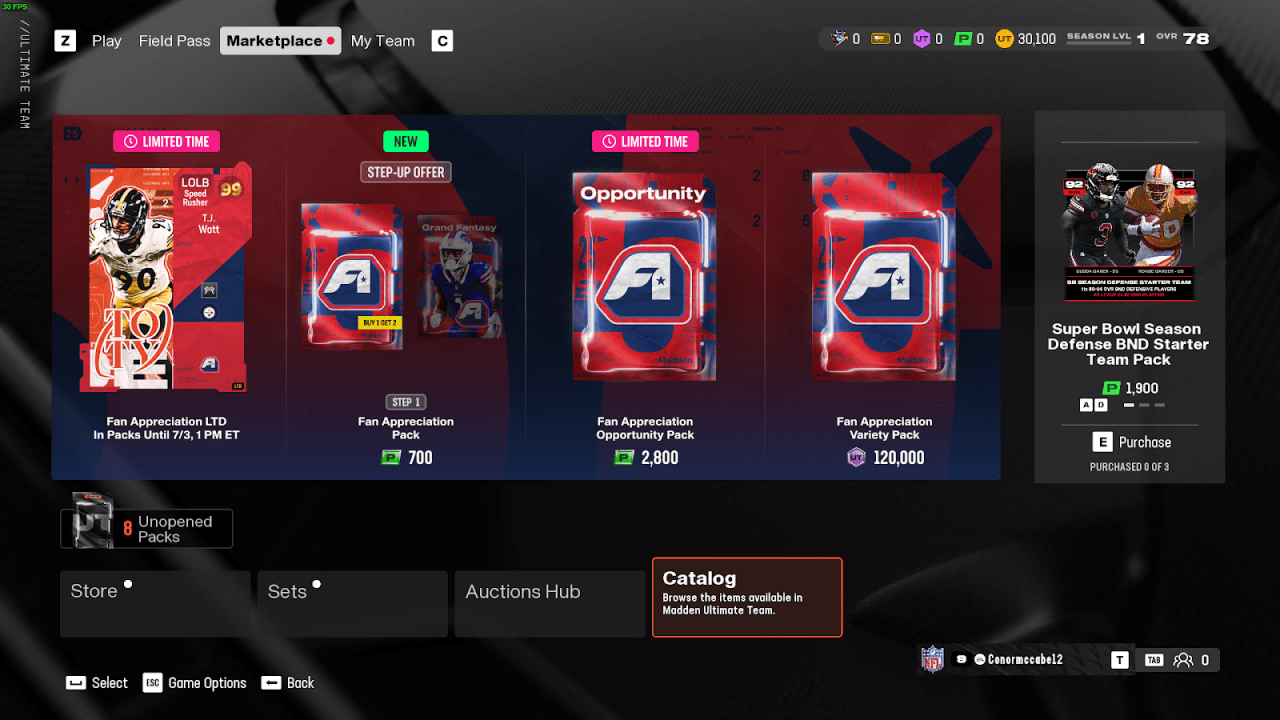Browse the Catalog tile
The image size is (1280, 720).
[x=747, y=597]
